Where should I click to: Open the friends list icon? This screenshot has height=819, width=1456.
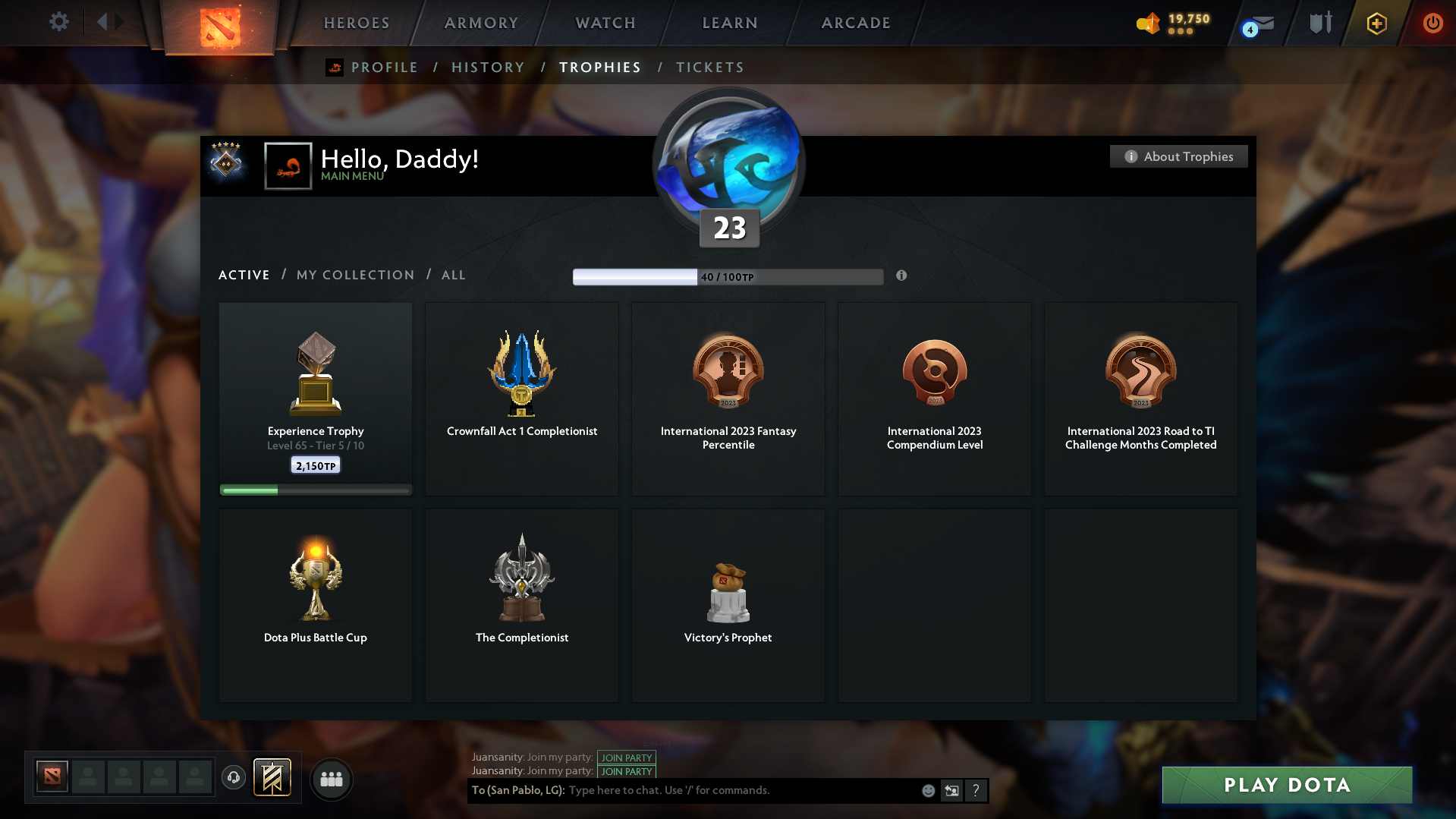[x=331, y=779]
